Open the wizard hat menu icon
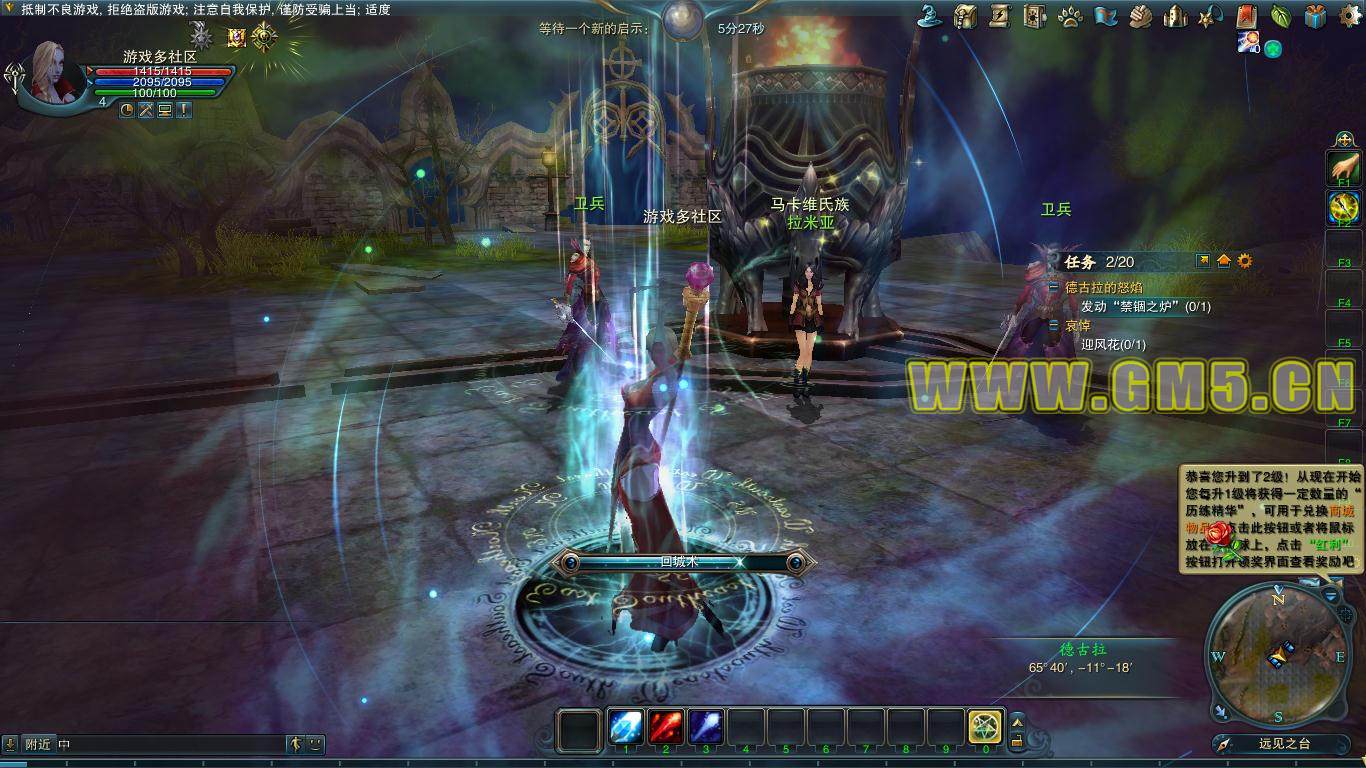Image resolution: width=1366 pixels, height=768 pixels. (932, 16)
